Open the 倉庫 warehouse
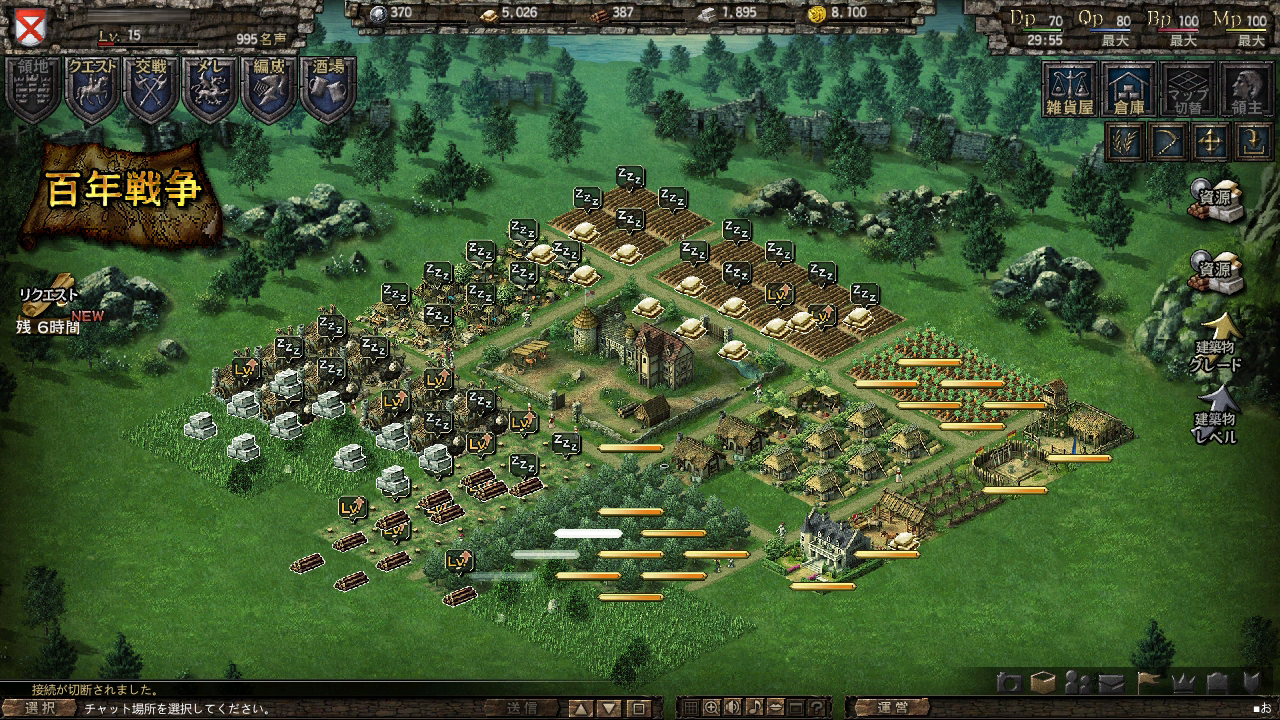Image resolution: width=1280 pixels, height=720 pixels. (x=1128, y=89)
